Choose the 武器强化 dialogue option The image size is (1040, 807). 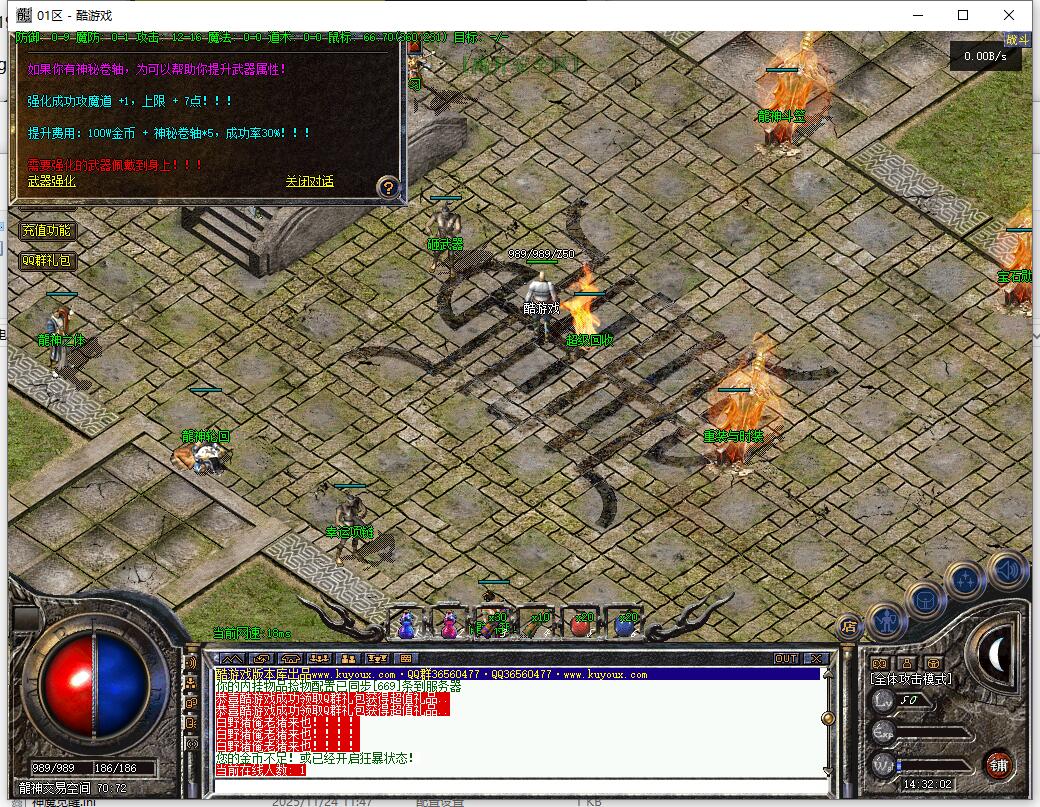51,181
